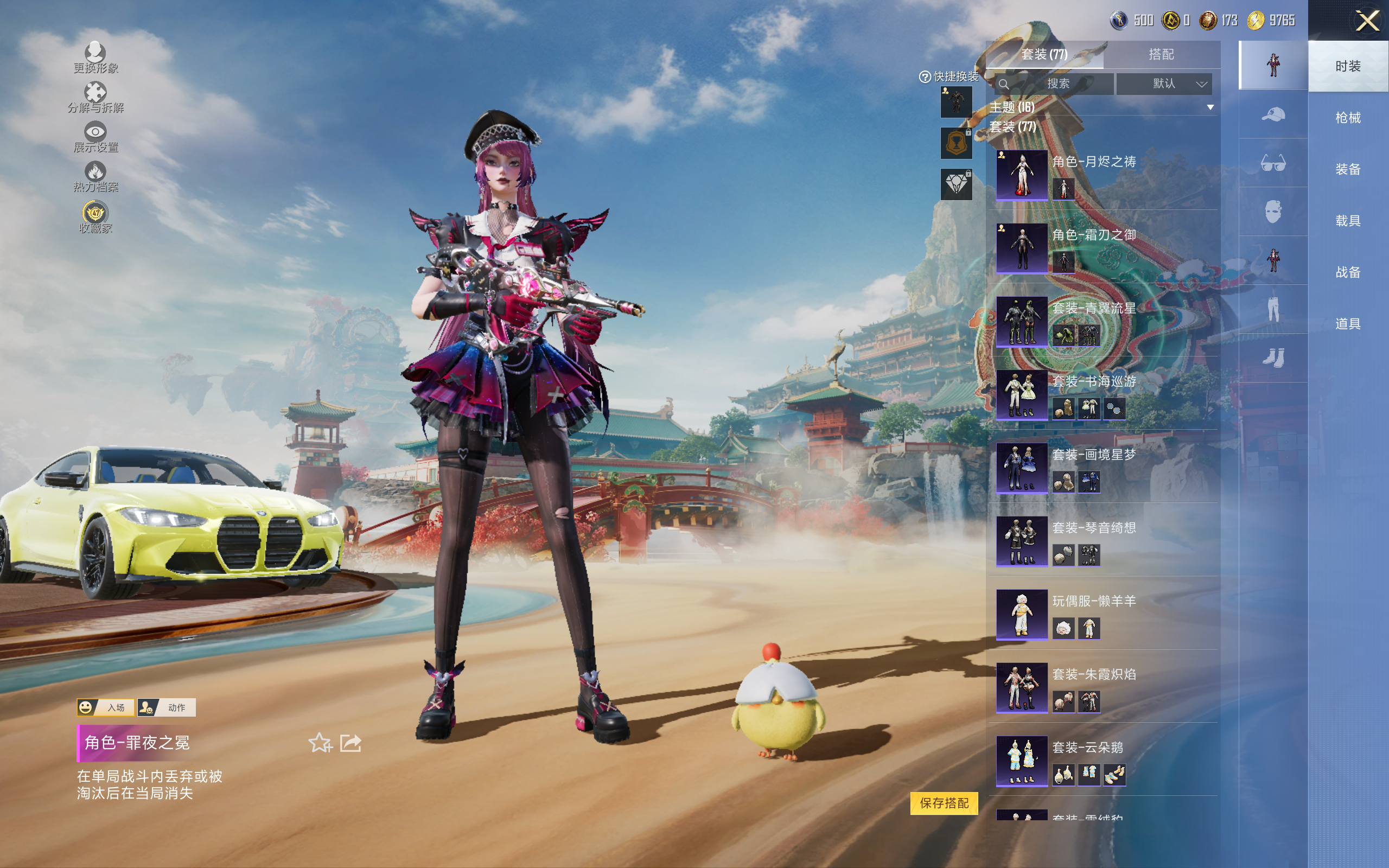Open the 载具 category

pos(1348,221)
